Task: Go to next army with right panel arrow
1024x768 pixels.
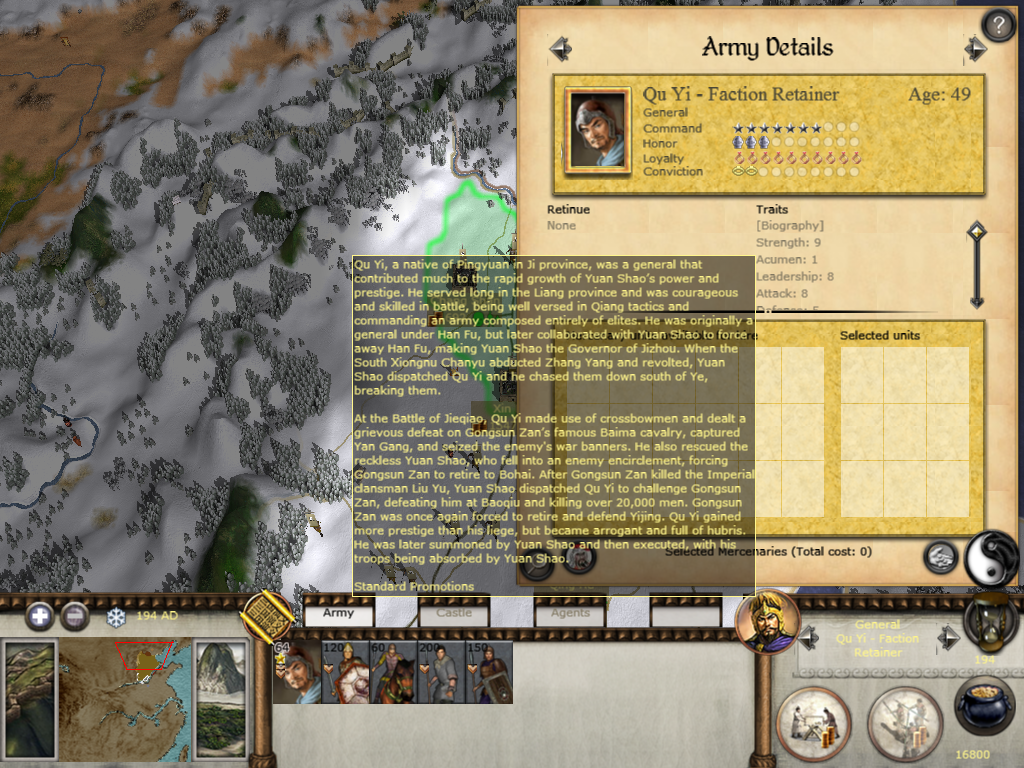Action: pyautogui.click(x=975, y=48)
